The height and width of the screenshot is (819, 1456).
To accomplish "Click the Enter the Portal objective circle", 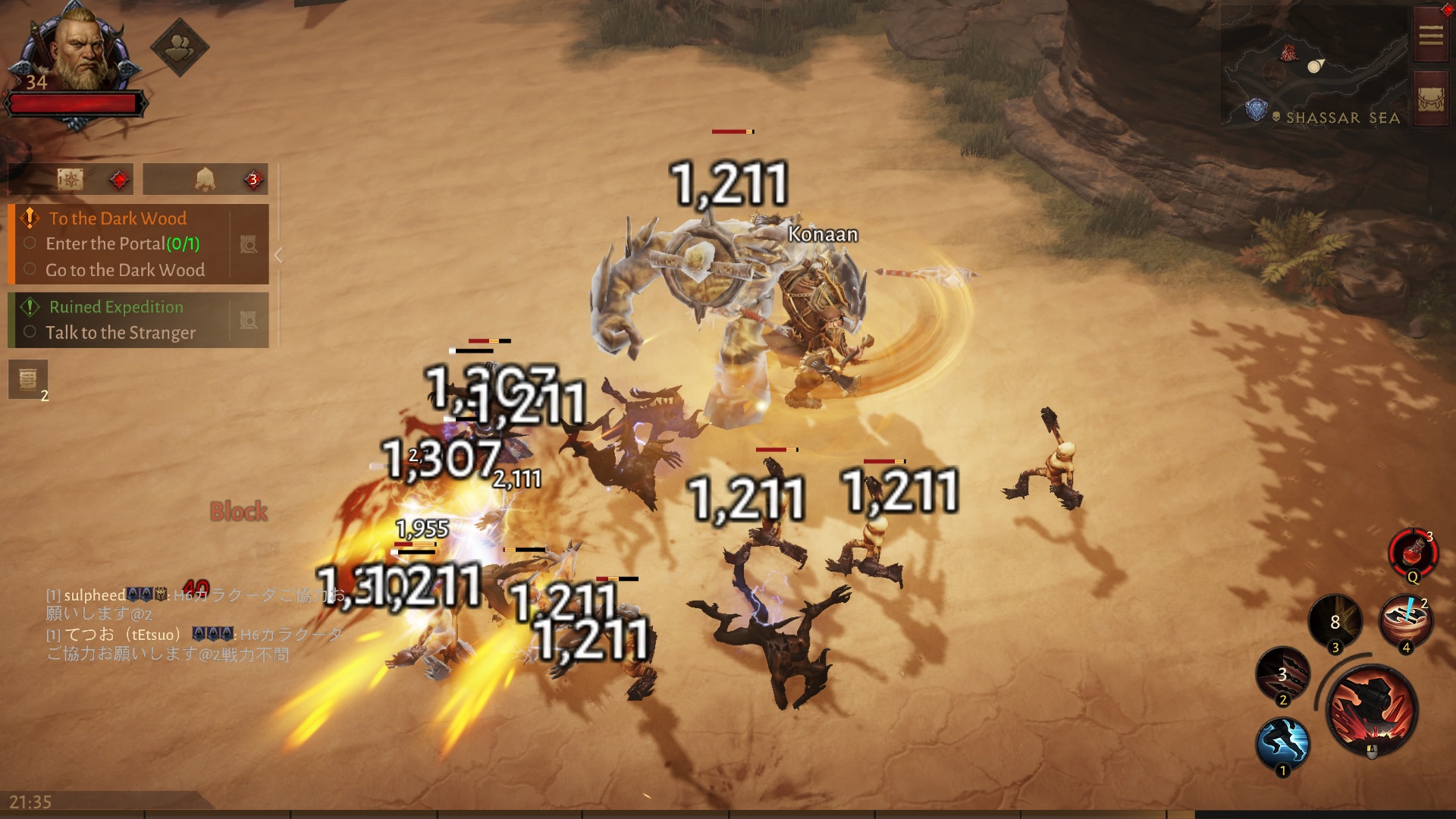I will coord(30,243).
